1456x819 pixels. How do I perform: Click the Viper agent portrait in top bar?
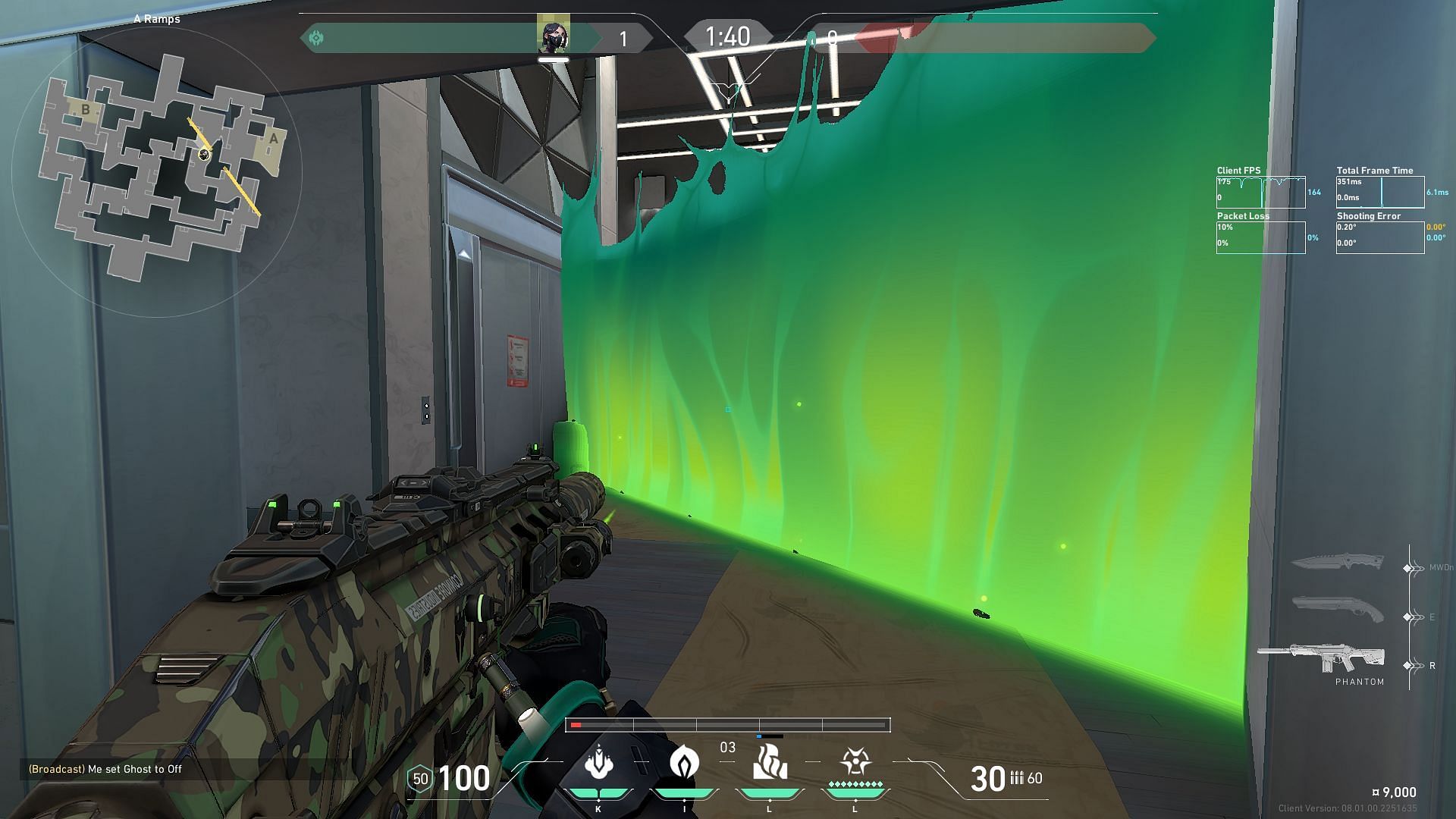(x=553, y=36)
